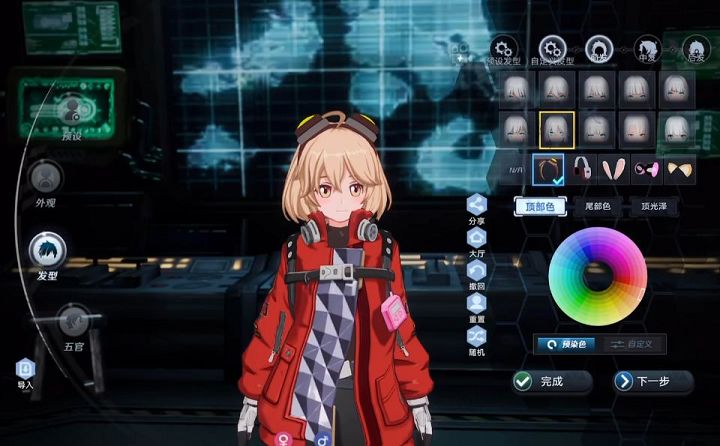
Task: Randomize with the 随机 icon
Action: click(477, 336)
